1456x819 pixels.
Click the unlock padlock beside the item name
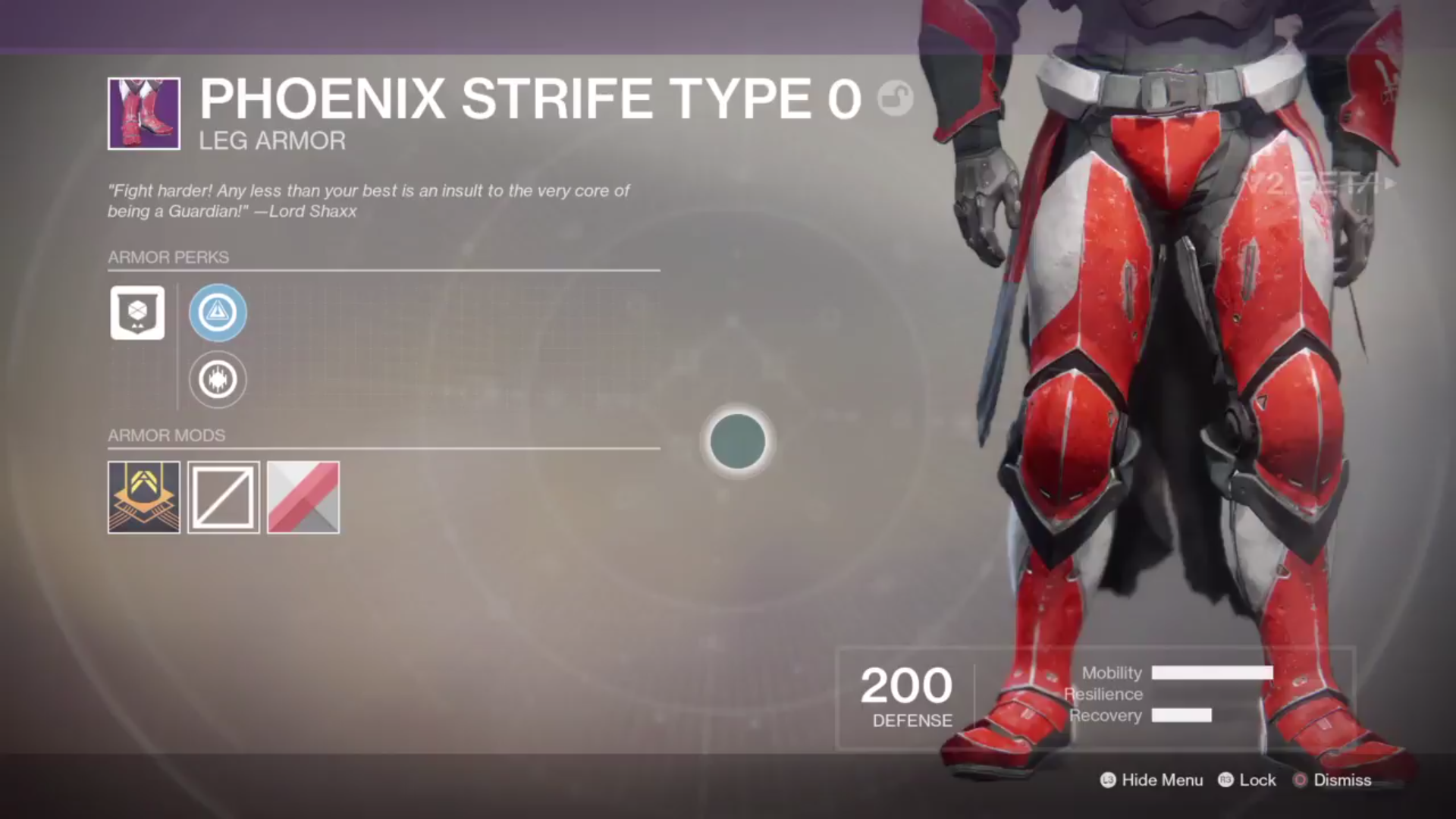[894, 99]
